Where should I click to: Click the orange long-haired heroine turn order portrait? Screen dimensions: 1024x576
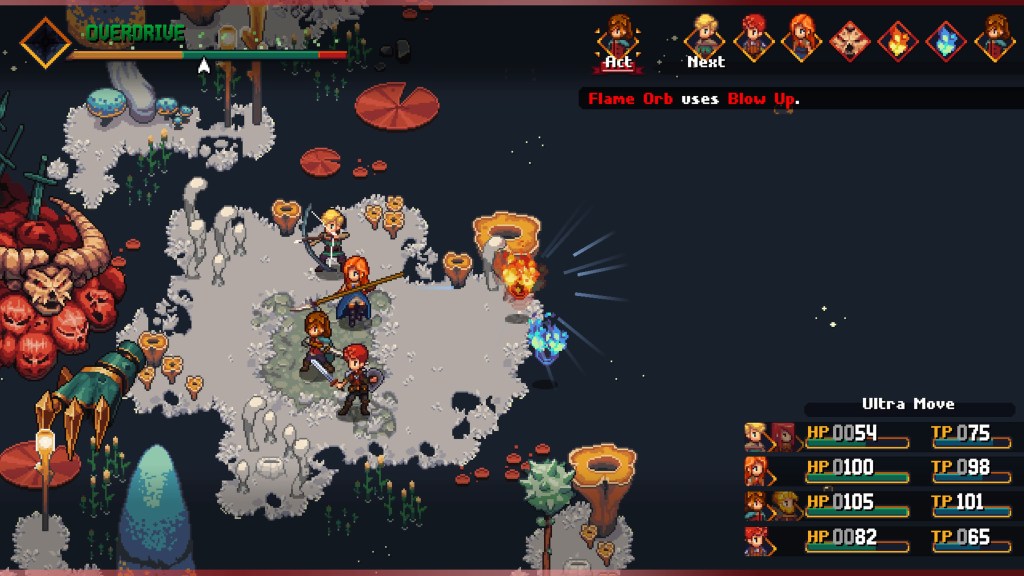coord(801,38)
